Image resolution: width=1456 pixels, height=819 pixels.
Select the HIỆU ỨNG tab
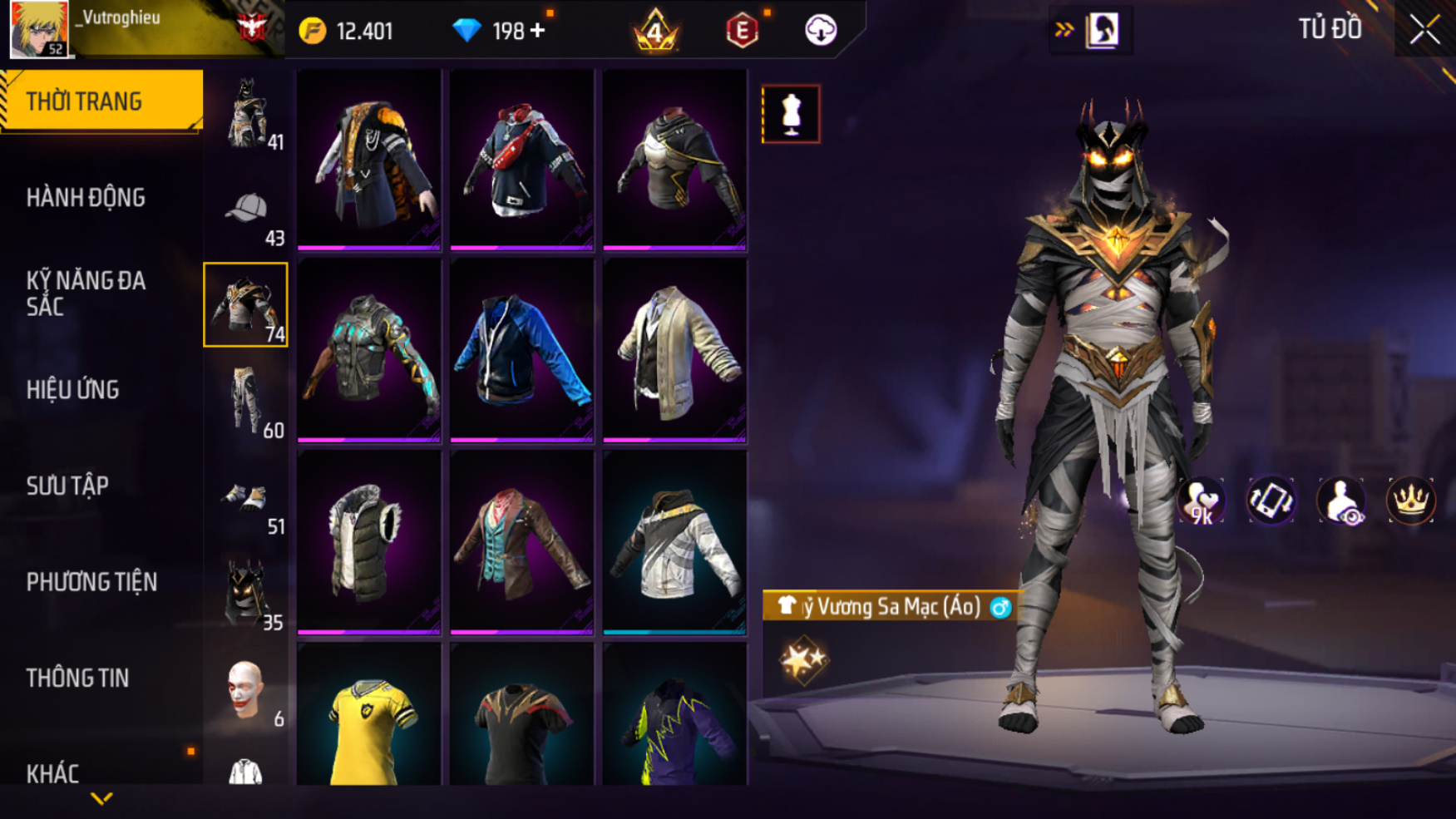coord(72,390)
